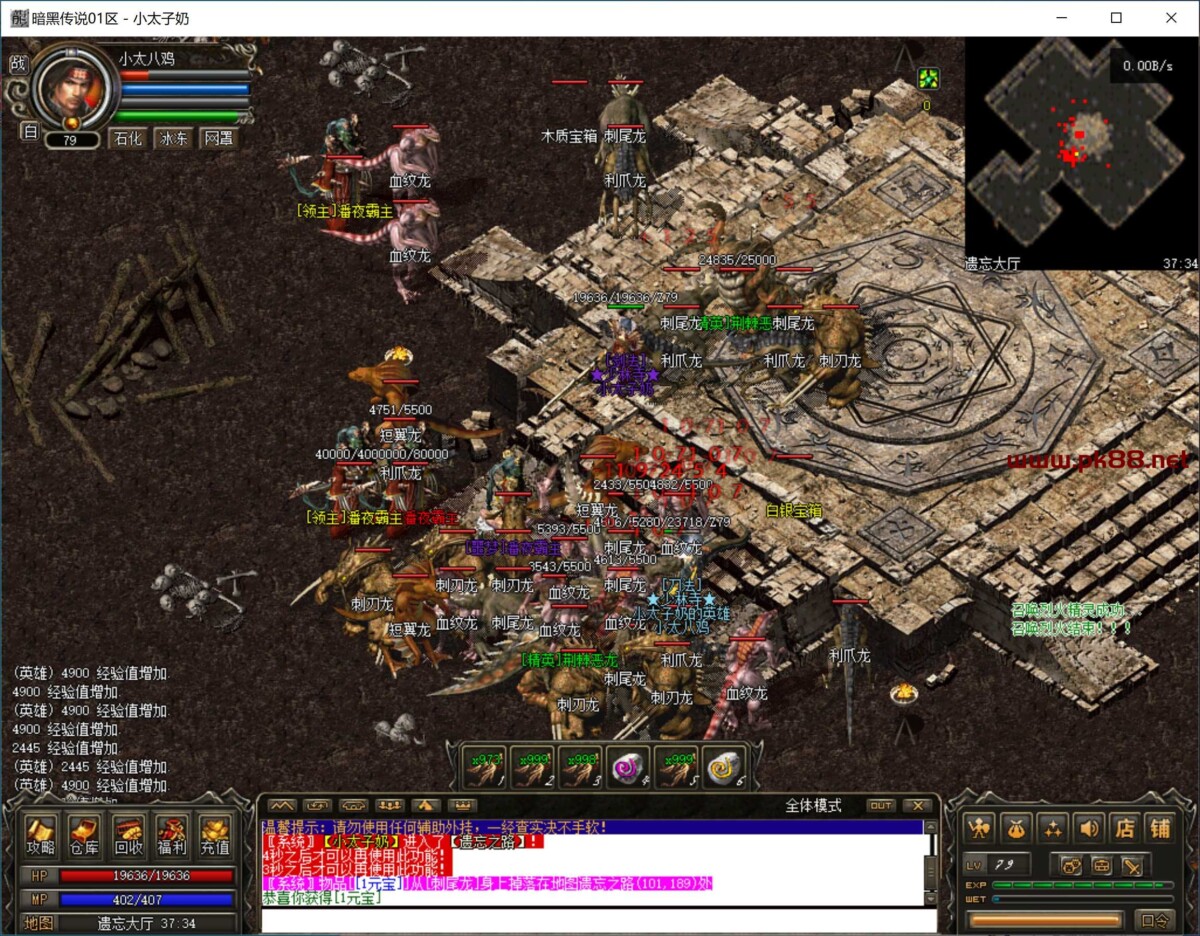Use the yellow swirl stone in hotbar

pyautogui.click(x=724, y=768)
